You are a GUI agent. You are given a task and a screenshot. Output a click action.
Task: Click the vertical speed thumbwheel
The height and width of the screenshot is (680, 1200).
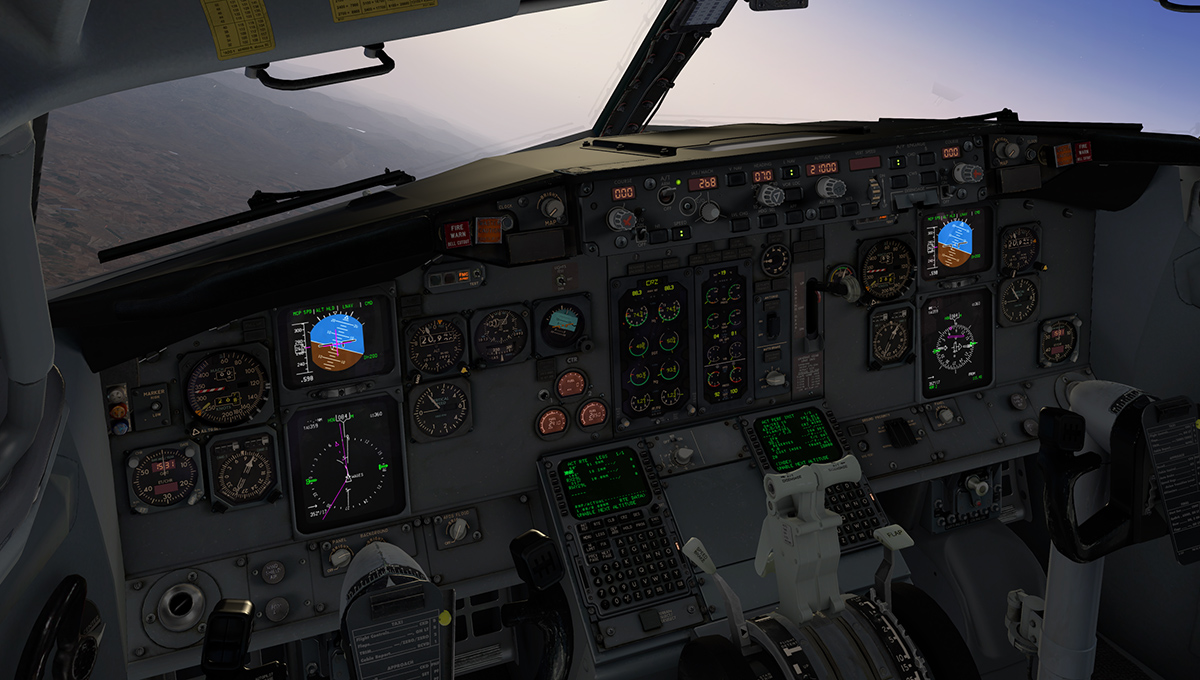click(875, 190)
